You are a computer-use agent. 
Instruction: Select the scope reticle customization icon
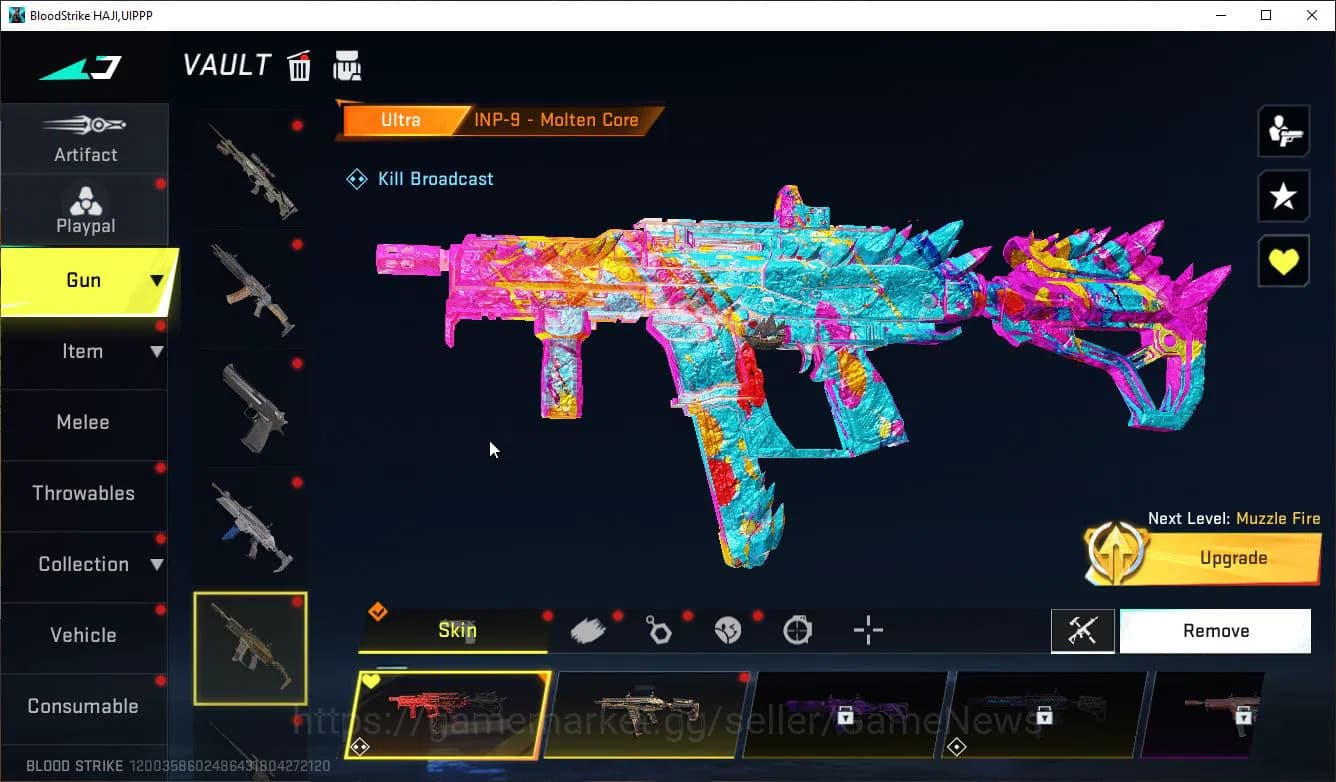click(797, 629)
